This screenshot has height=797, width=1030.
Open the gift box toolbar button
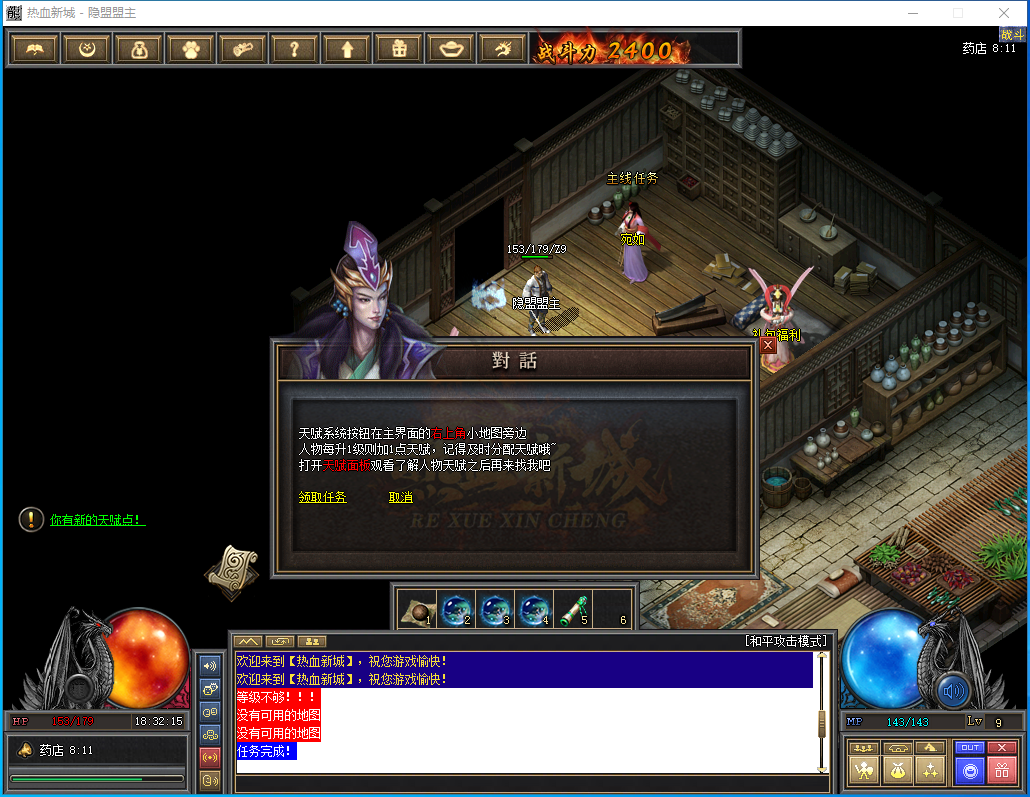(398, 48)
